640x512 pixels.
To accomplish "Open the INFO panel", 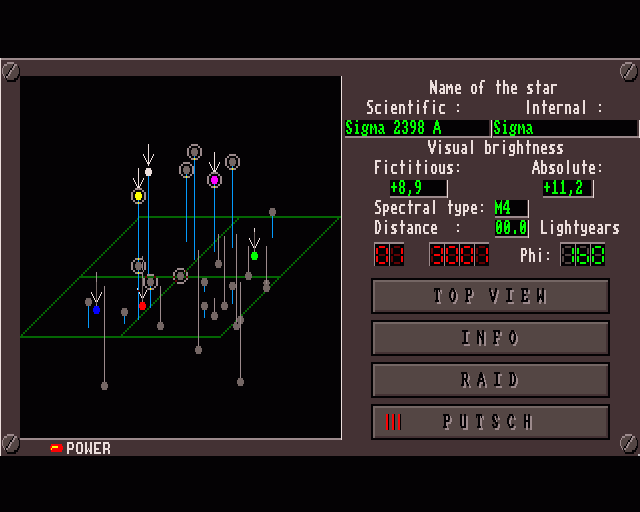I will click(490, 338).
